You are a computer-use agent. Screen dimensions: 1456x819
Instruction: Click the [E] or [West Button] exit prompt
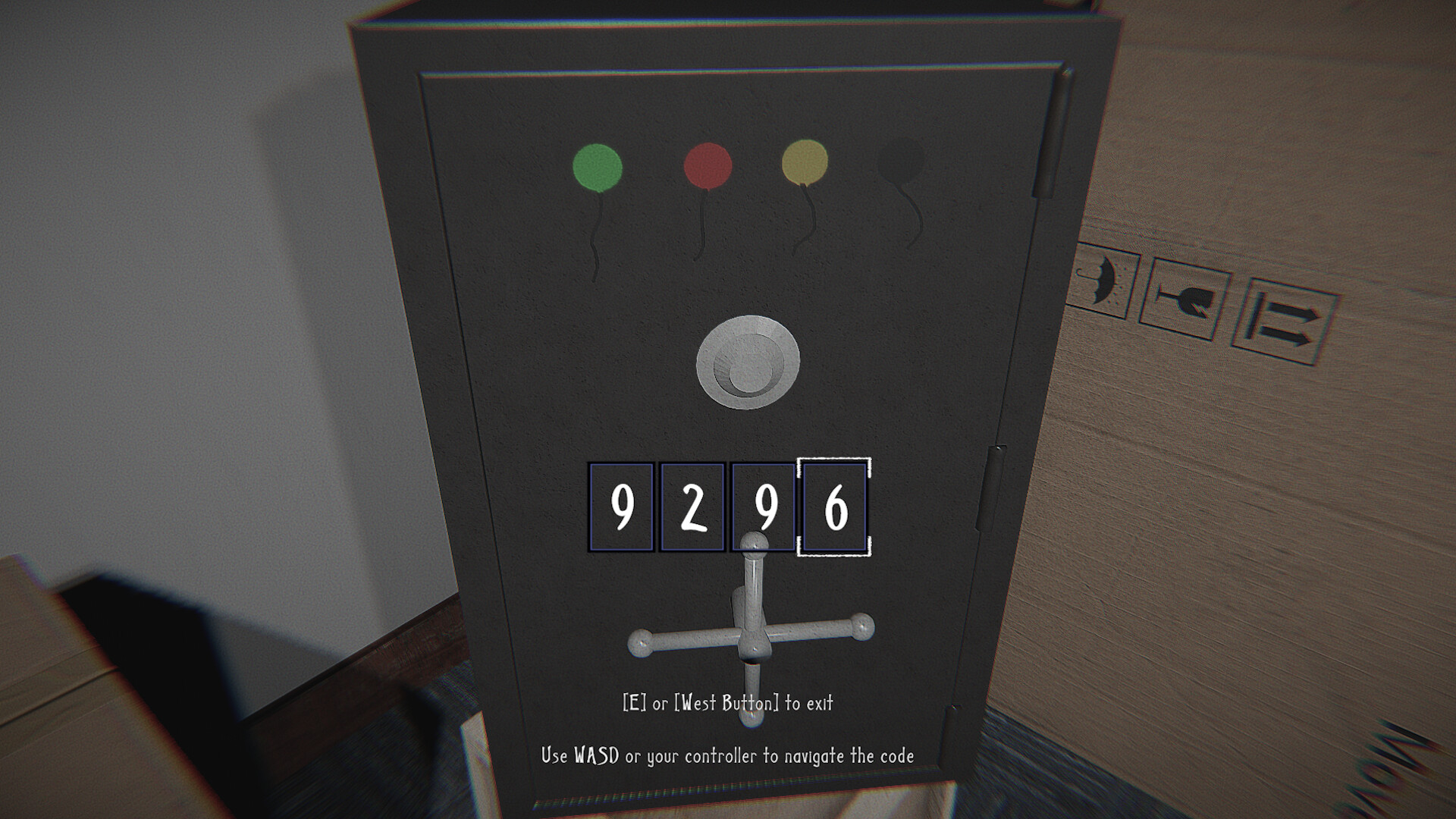point(728,704)
